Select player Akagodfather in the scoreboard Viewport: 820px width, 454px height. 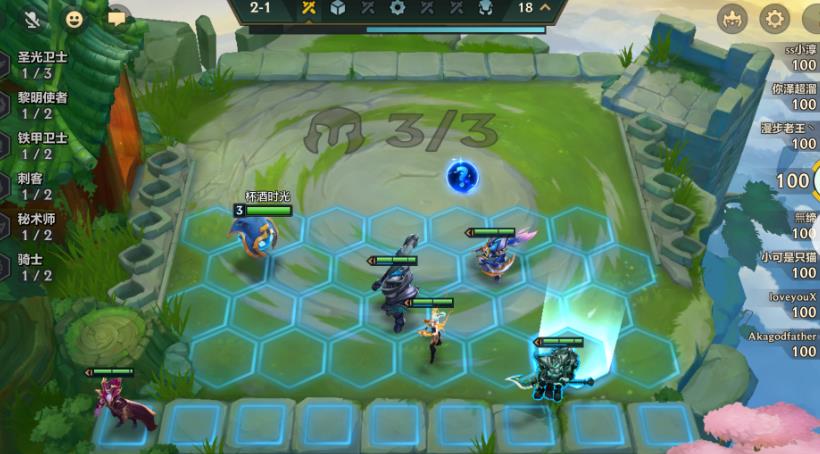tap(783, 344)
